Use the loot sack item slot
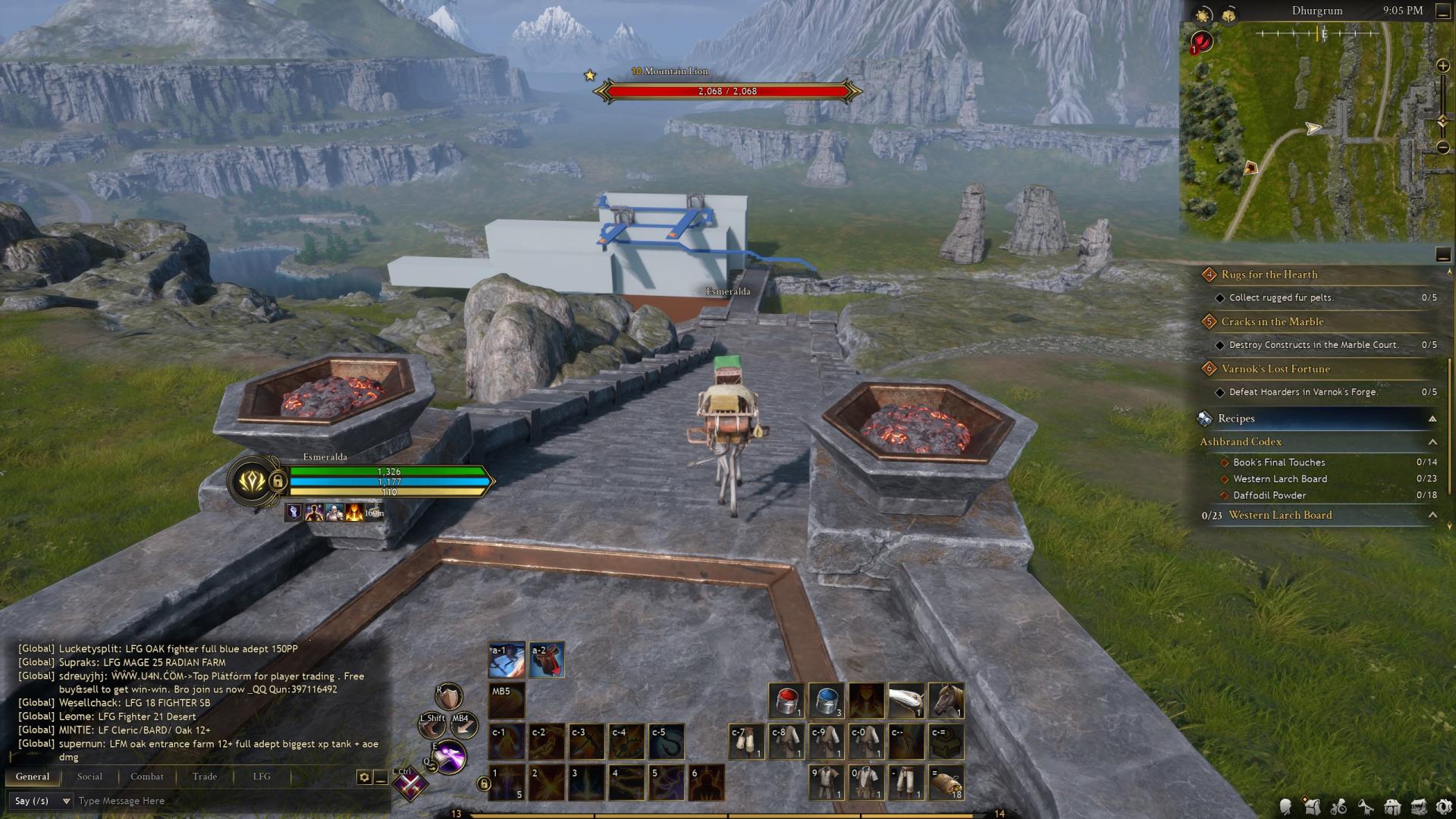This screenshot has width=1456, height=819. click(946, 783)
